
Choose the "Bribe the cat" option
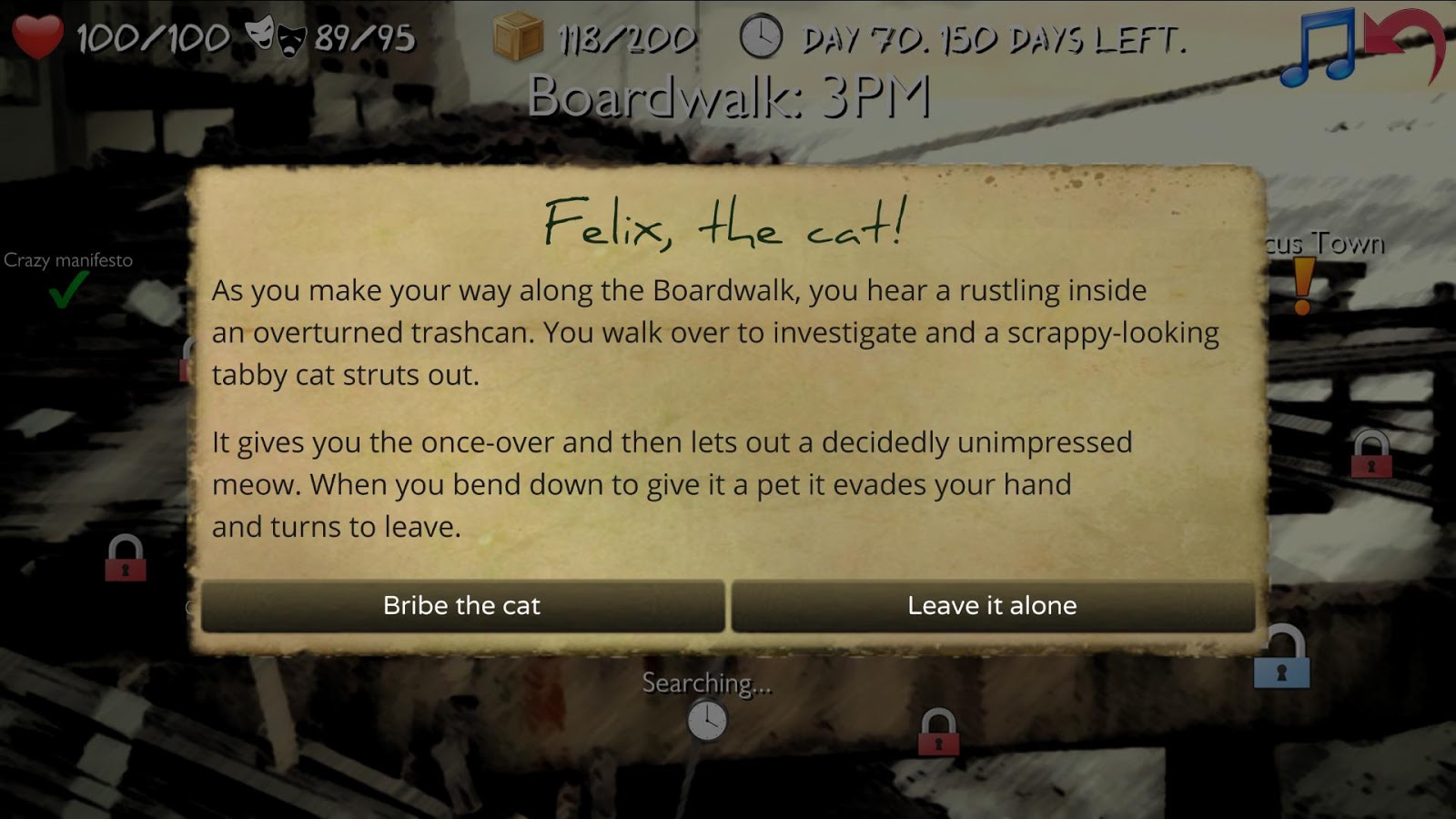point(462,606)
